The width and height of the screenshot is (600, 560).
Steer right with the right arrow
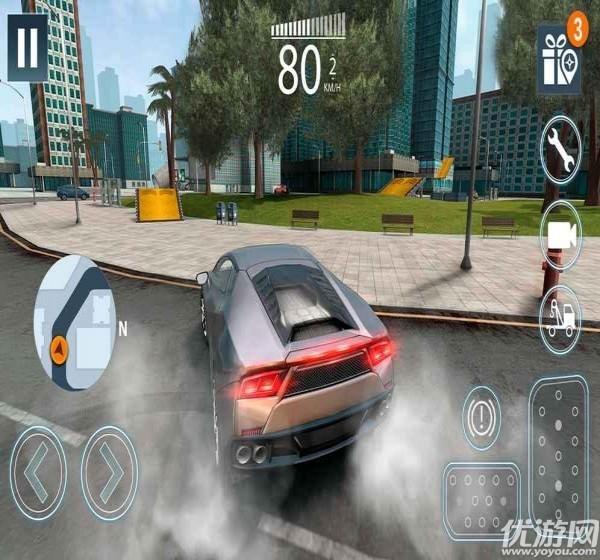click(109, 471)
